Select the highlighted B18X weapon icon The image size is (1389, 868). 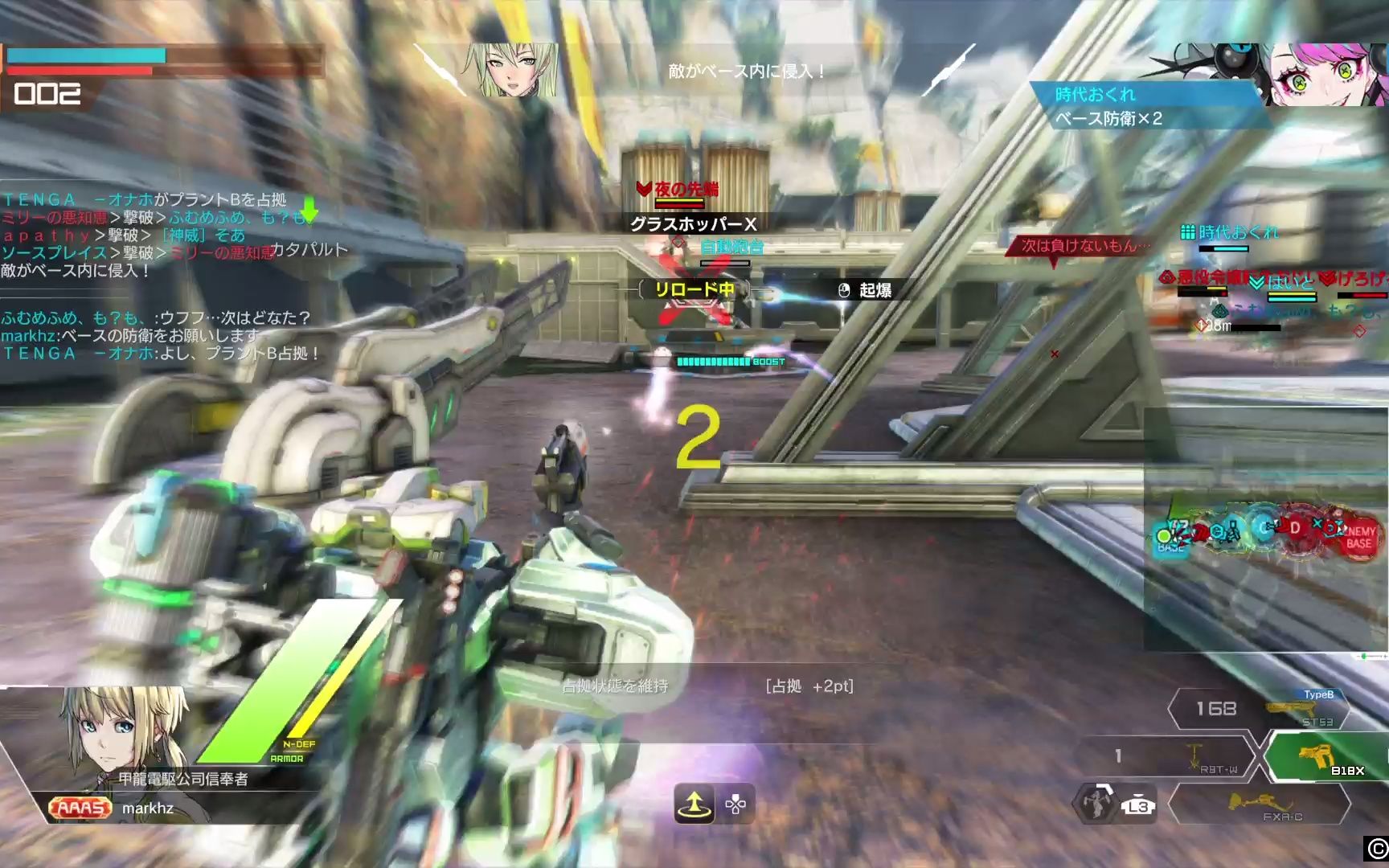(x=1317, y=757)
